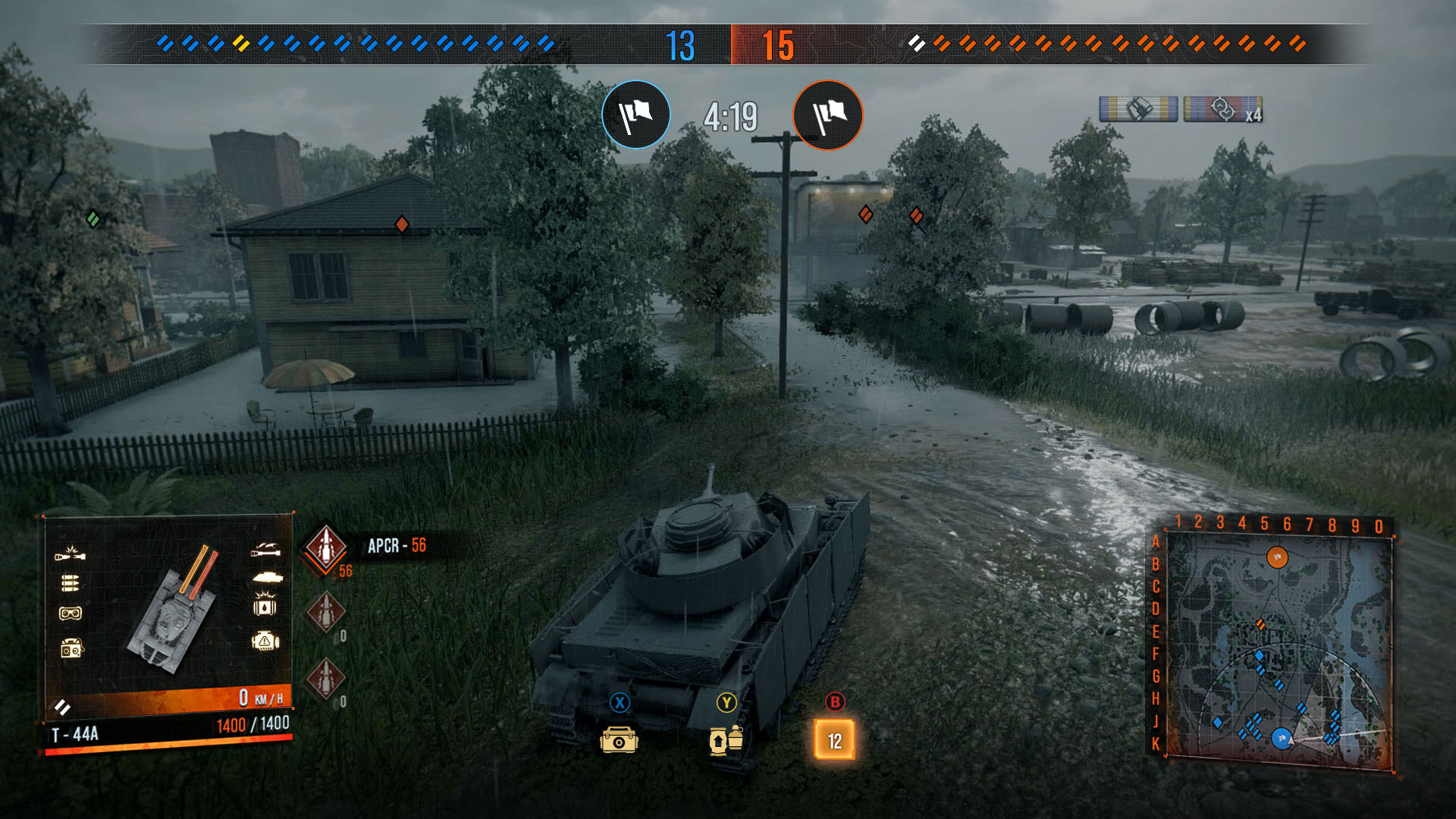Click the damaged gun module icon
The height and width of the screenshot is (819, 1456).
pos(70,554)
